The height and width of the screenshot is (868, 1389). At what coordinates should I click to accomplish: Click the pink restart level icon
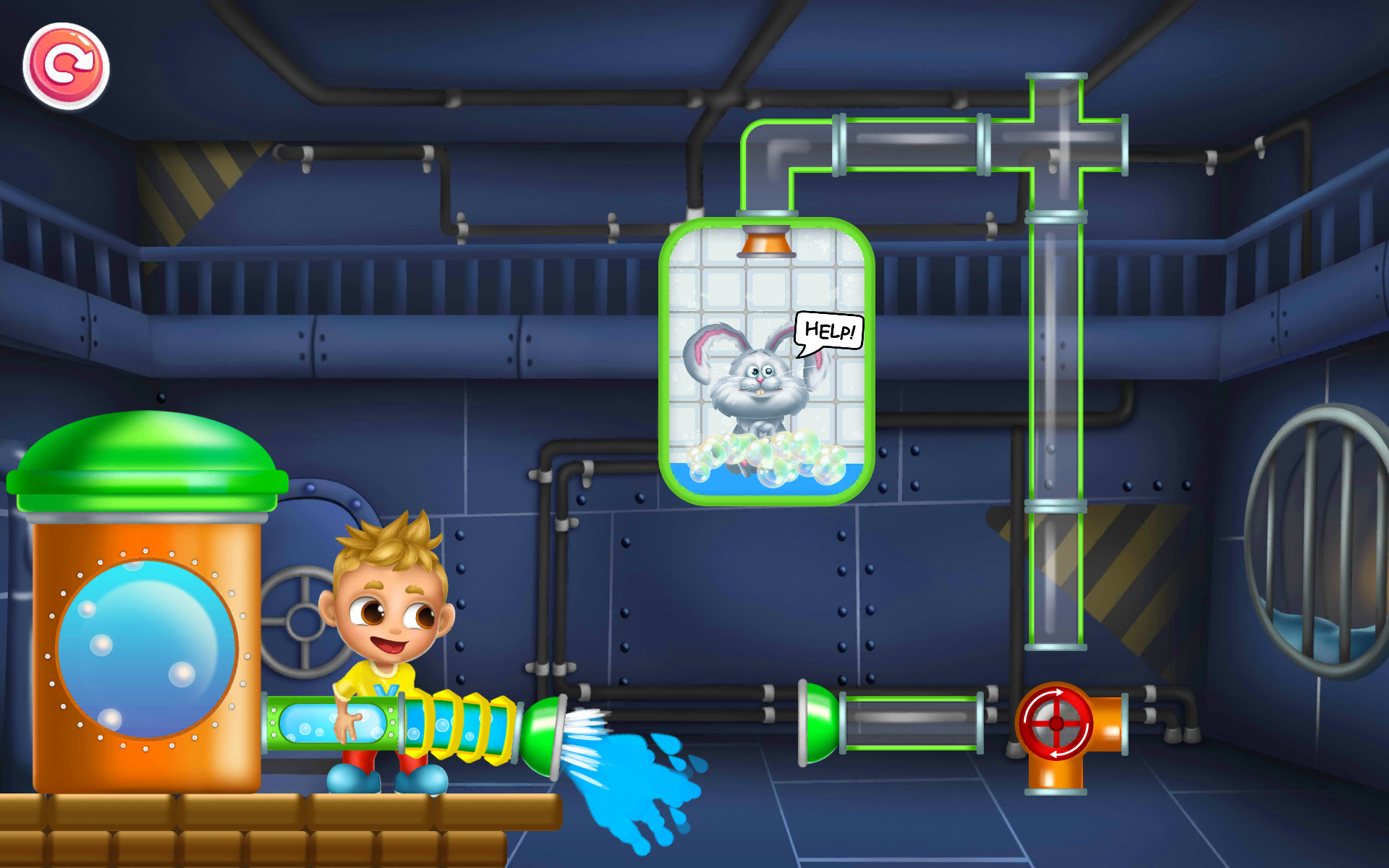pos(67,64)
